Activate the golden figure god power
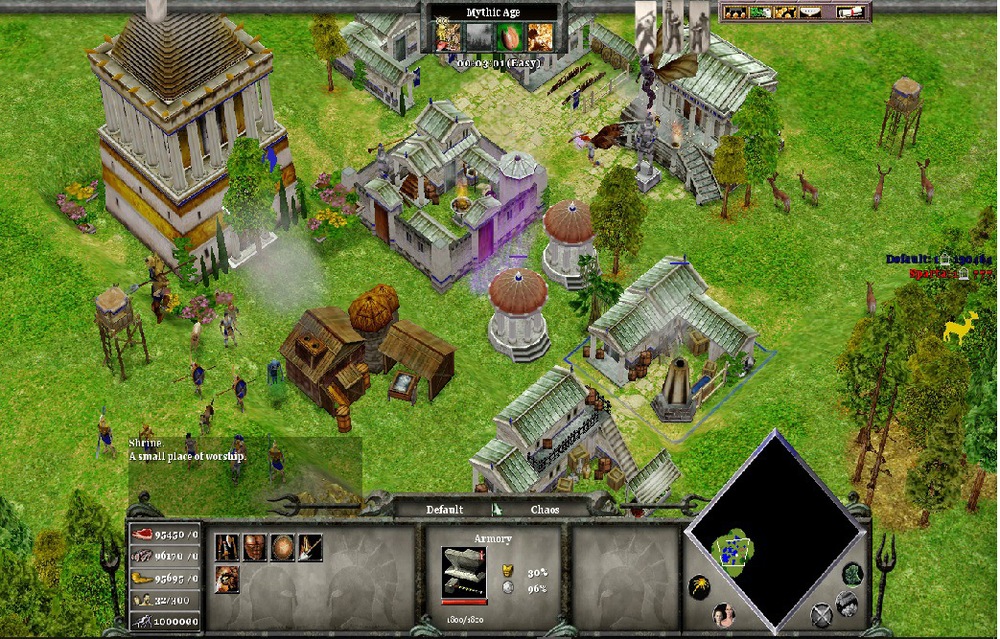 point(445,38)
